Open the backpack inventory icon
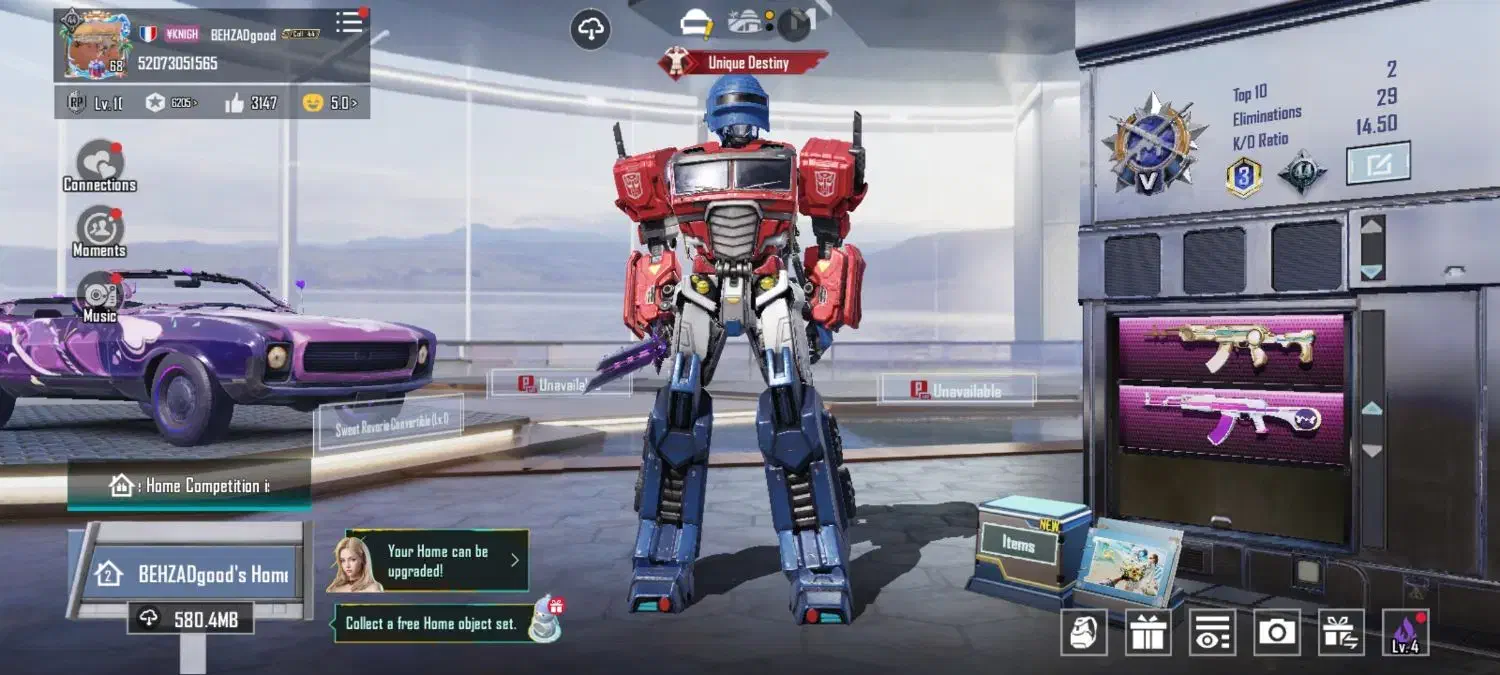 (x=1083, y=632)
